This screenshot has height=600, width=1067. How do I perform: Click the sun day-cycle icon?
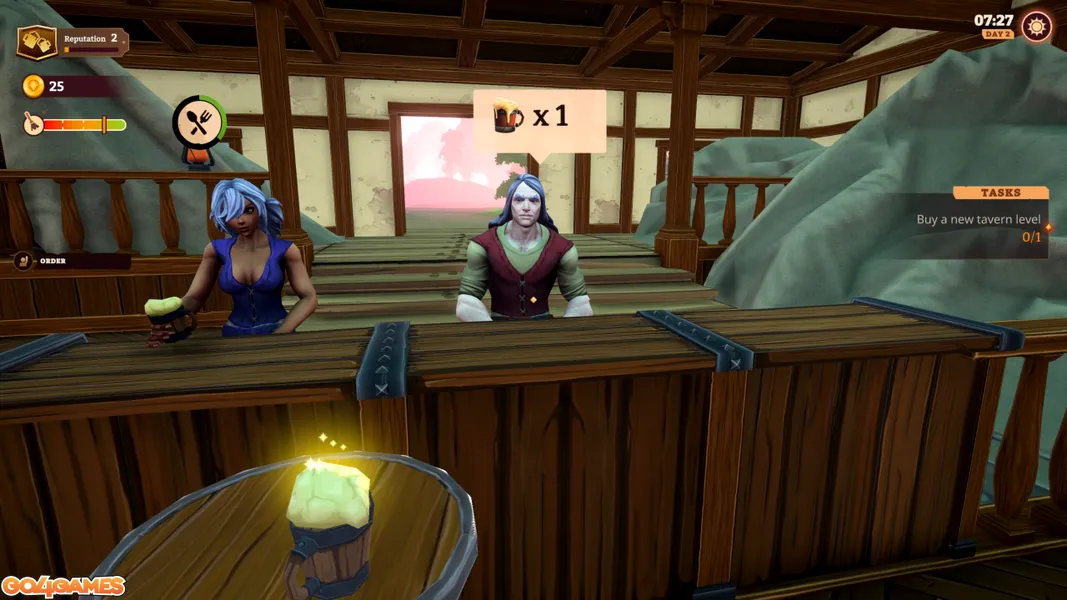pos(1036,27)
